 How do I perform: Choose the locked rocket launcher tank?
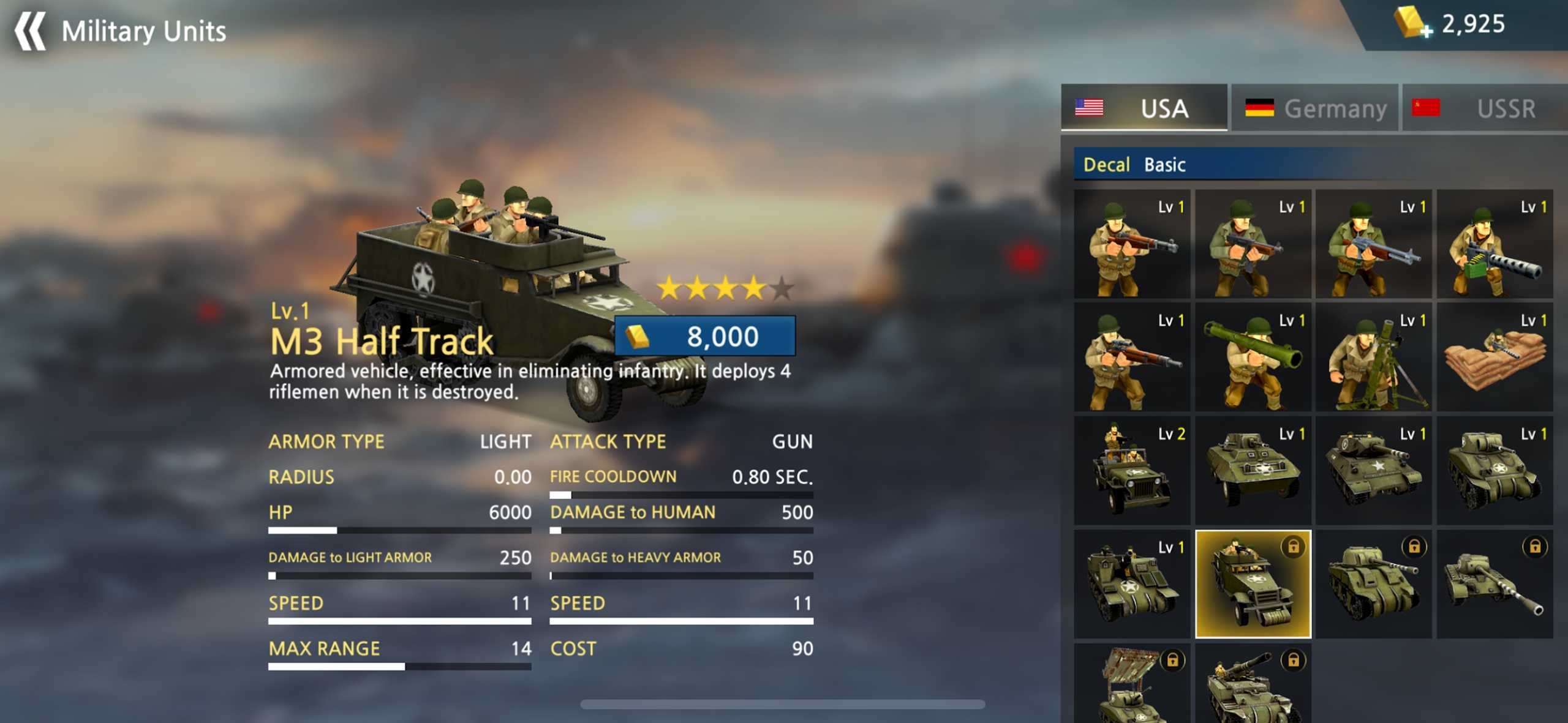point(1132,686)
